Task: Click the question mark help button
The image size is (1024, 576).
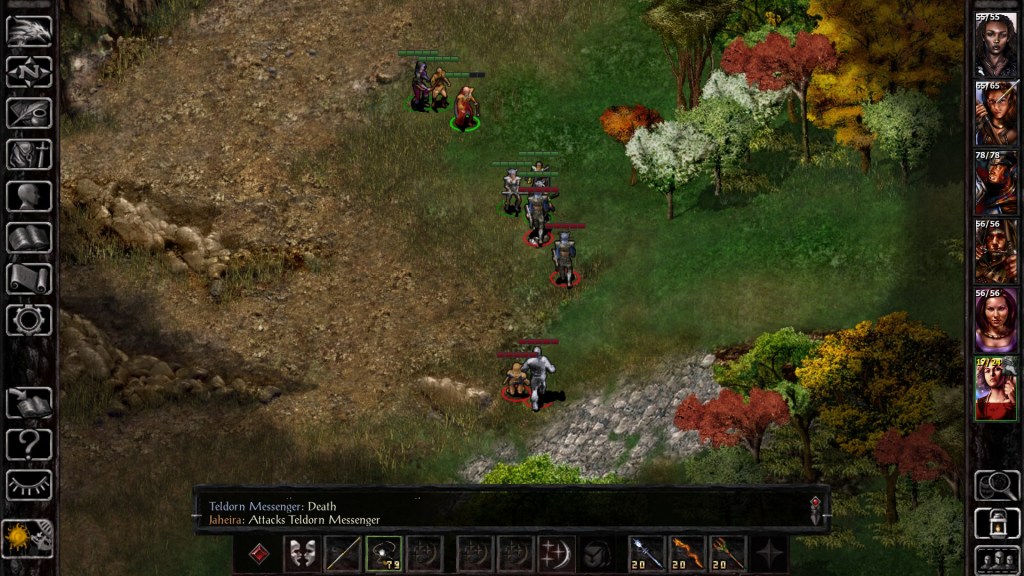Action: point(29,444)
